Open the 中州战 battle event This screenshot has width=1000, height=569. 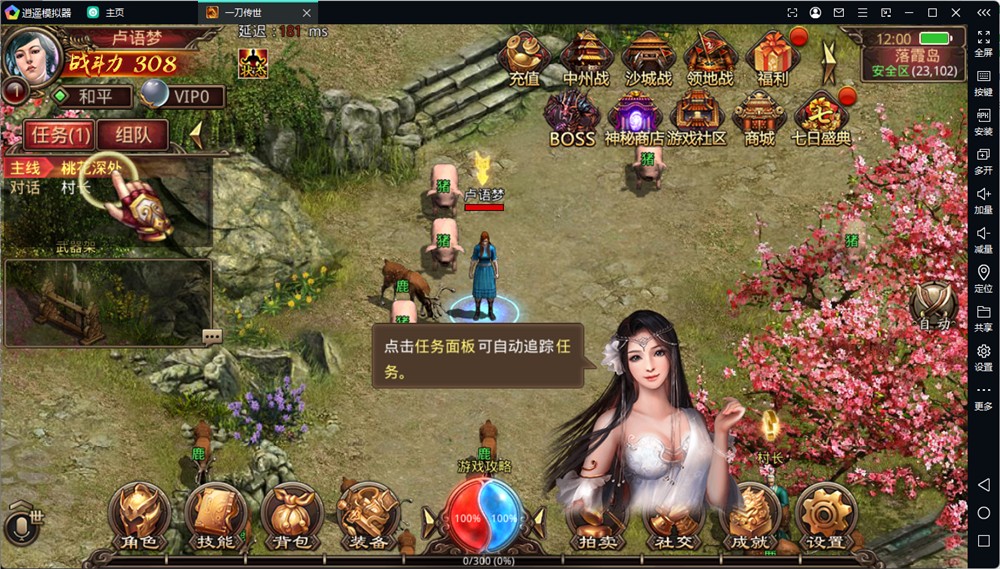tap(585, 58)
